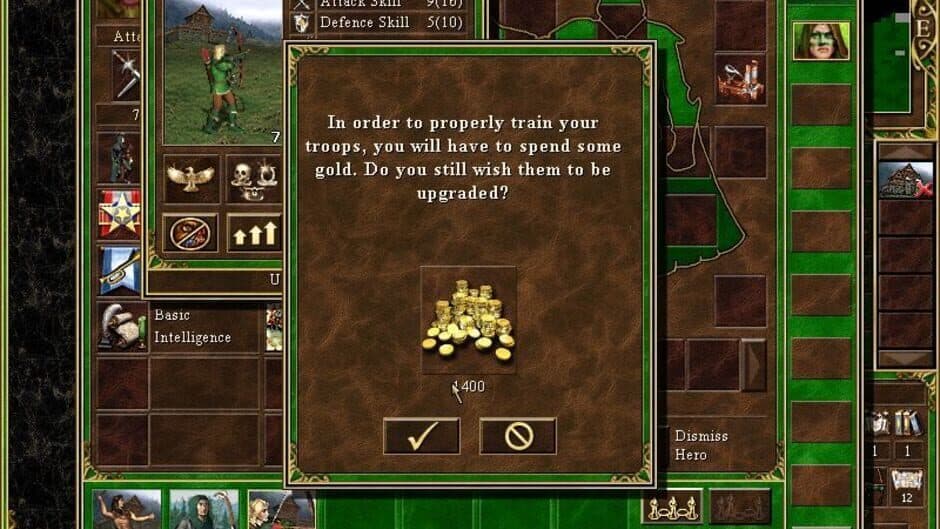Image resolution: width=940 pixels, height=529 pixels.
Task: Click the skull and ring icon
Action: pyautogui.click(x=254, y=179)
